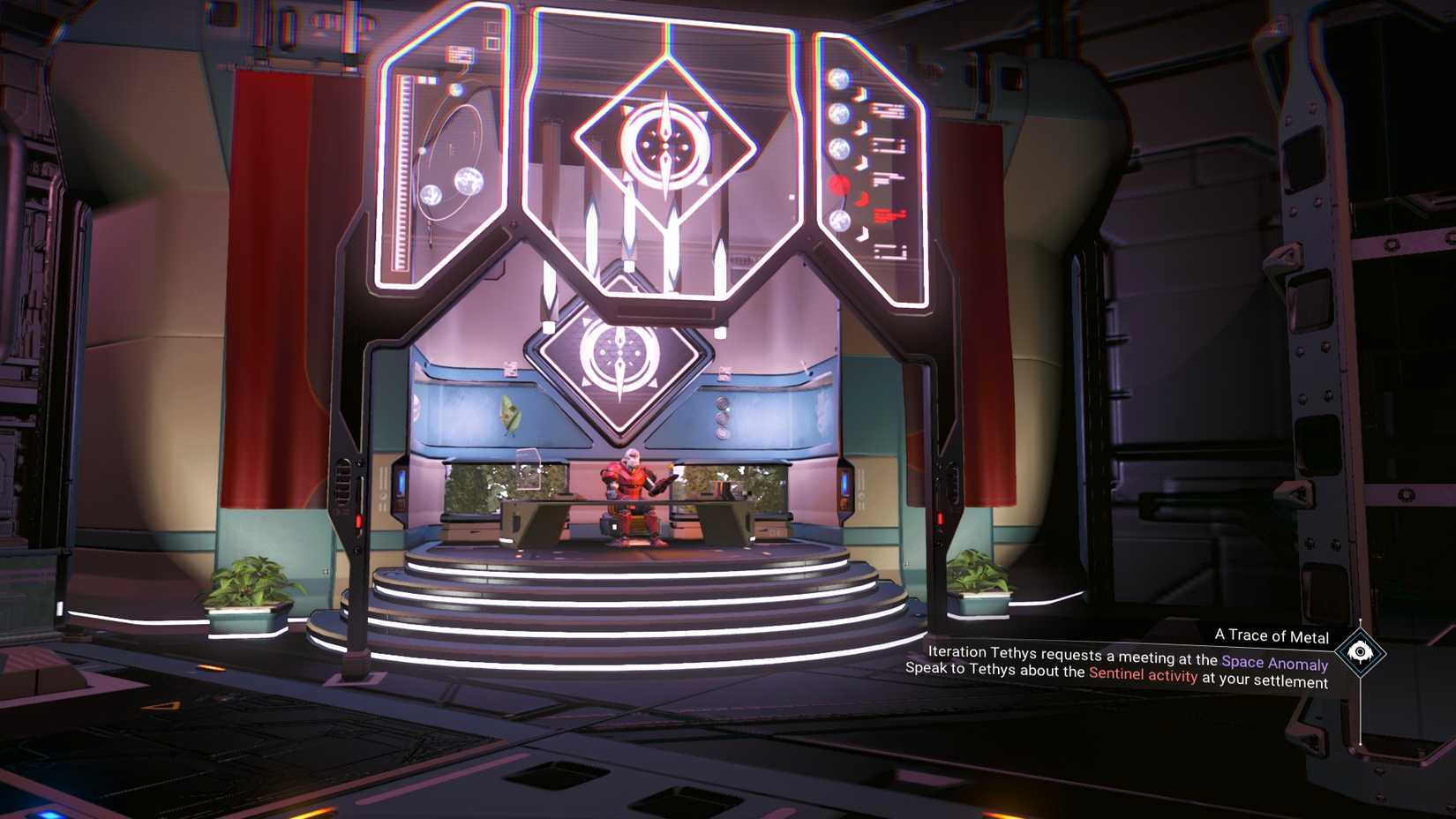Expand the chevron next to the red sphere
Image resolution: width=1456 pixels, height=819 pixels.
[863, 200]
